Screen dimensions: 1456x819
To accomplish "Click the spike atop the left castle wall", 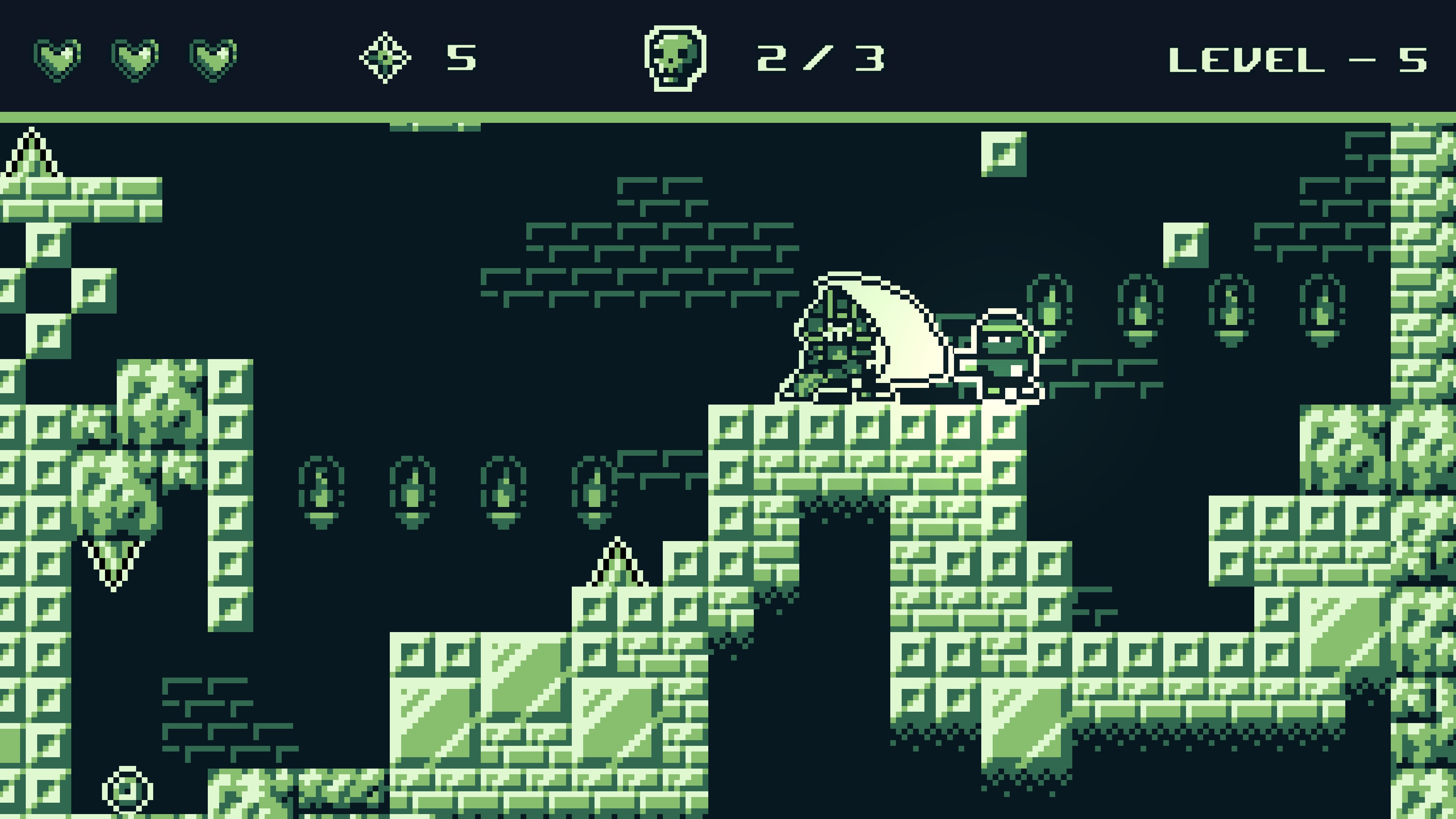I will pyautogui.click(x=31, y=155).
